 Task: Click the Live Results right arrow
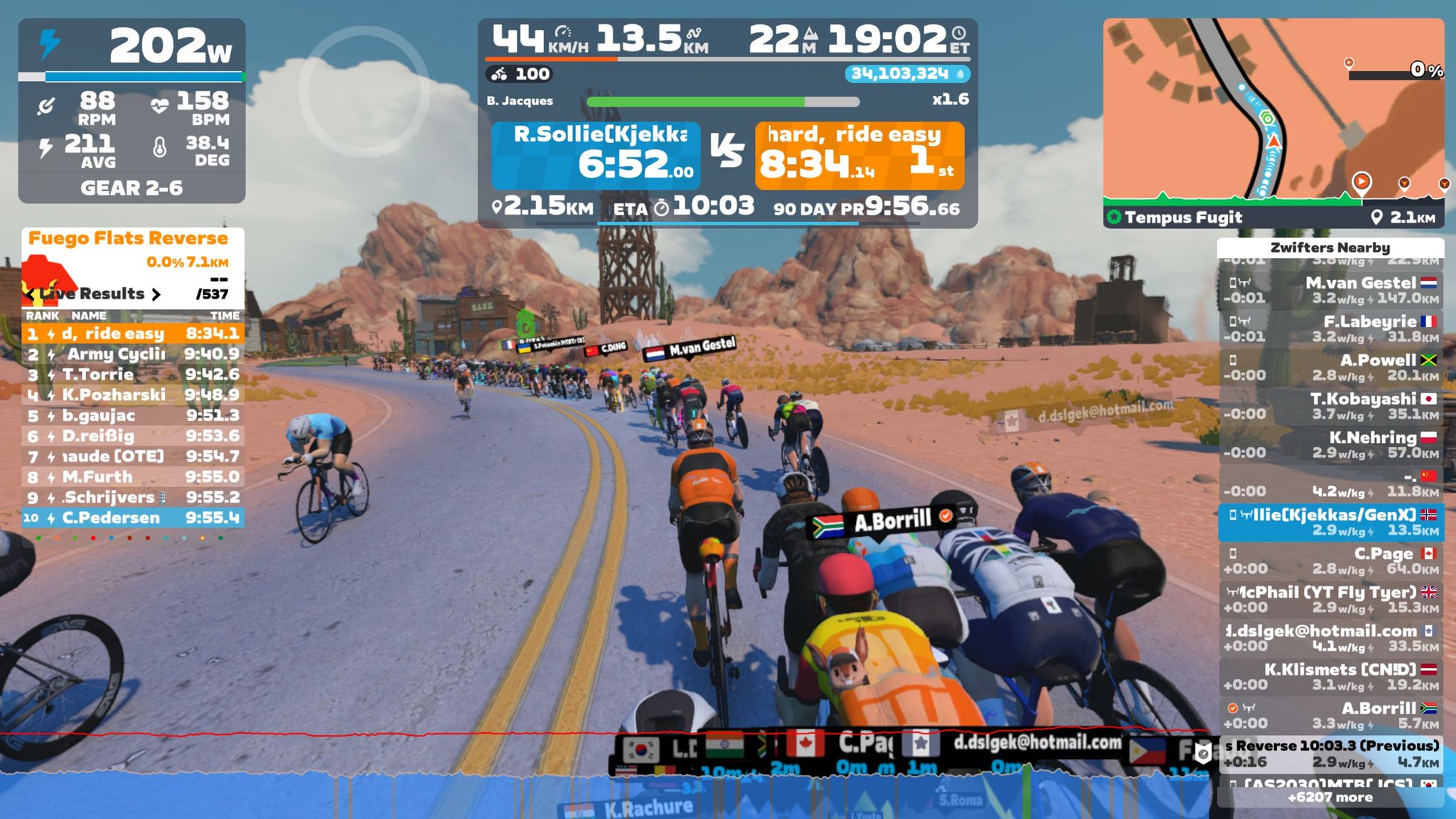pos(156,294)
